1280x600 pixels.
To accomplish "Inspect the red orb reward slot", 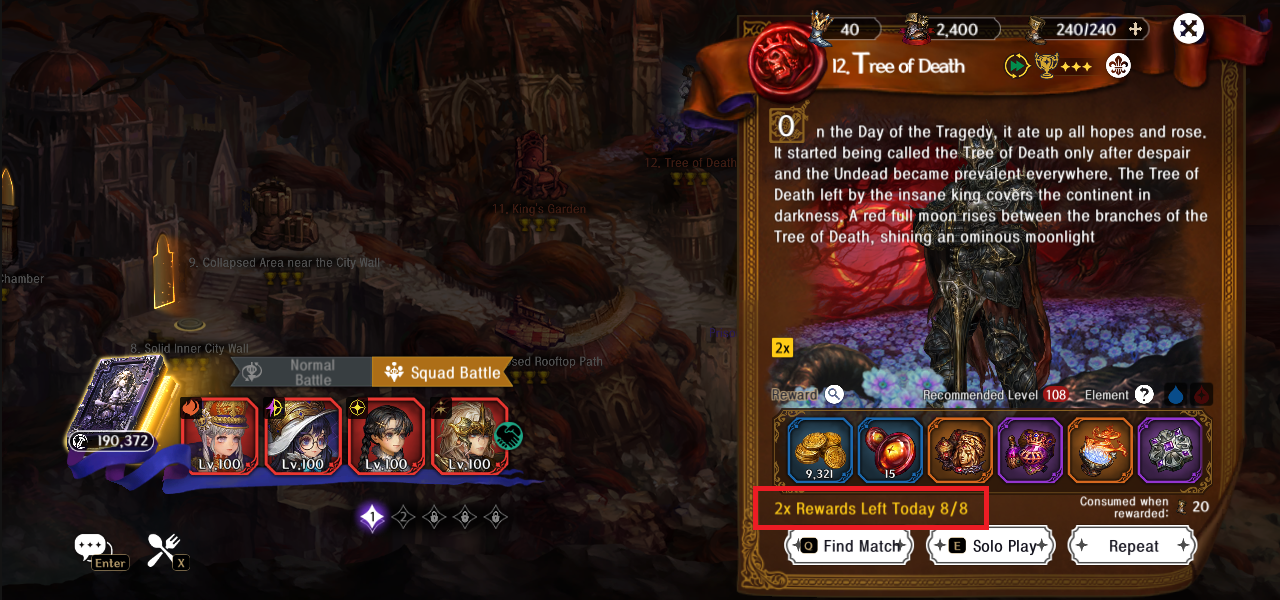I will point(890,450).
